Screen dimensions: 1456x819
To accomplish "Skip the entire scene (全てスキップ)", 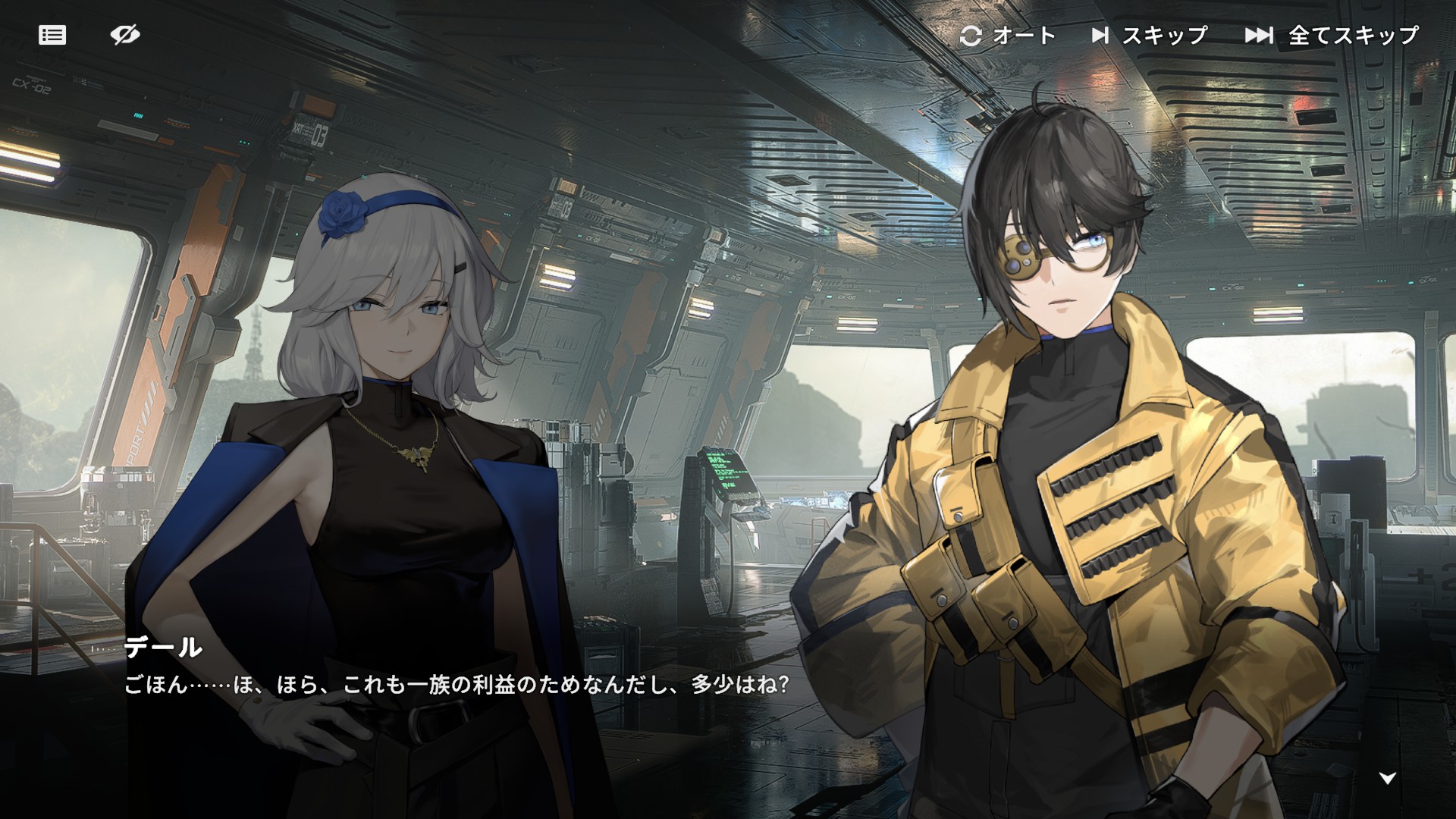I will click(x=1332, y=36).
